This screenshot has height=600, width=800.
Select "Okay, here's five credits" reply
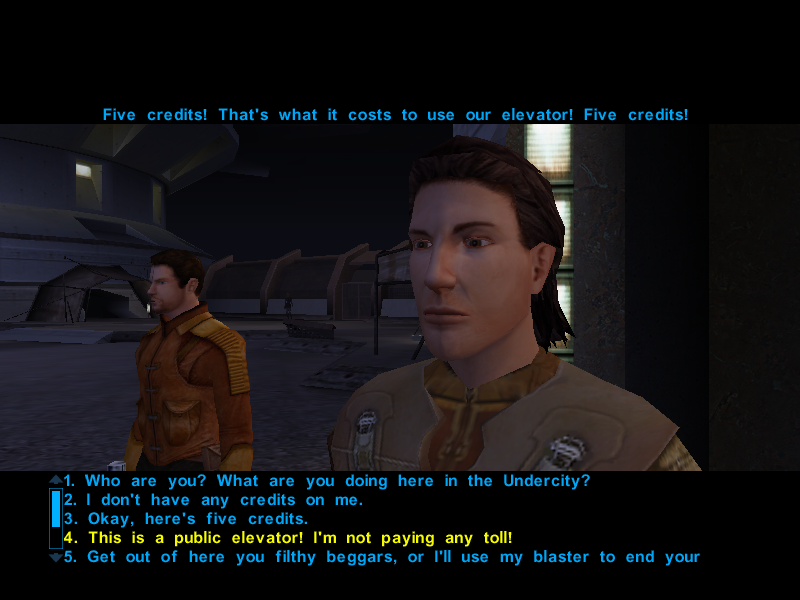[198, 519]
